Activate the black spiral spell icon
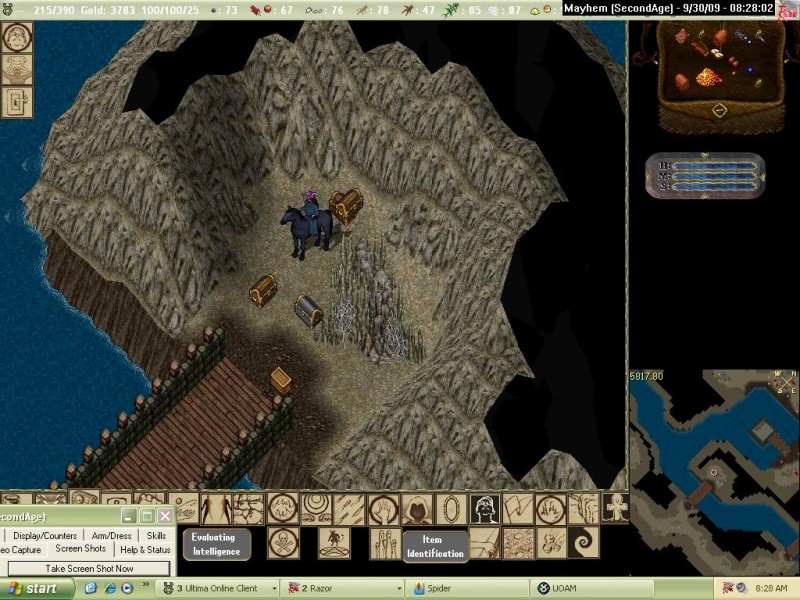Screen dimensions: 800x600 583,543
